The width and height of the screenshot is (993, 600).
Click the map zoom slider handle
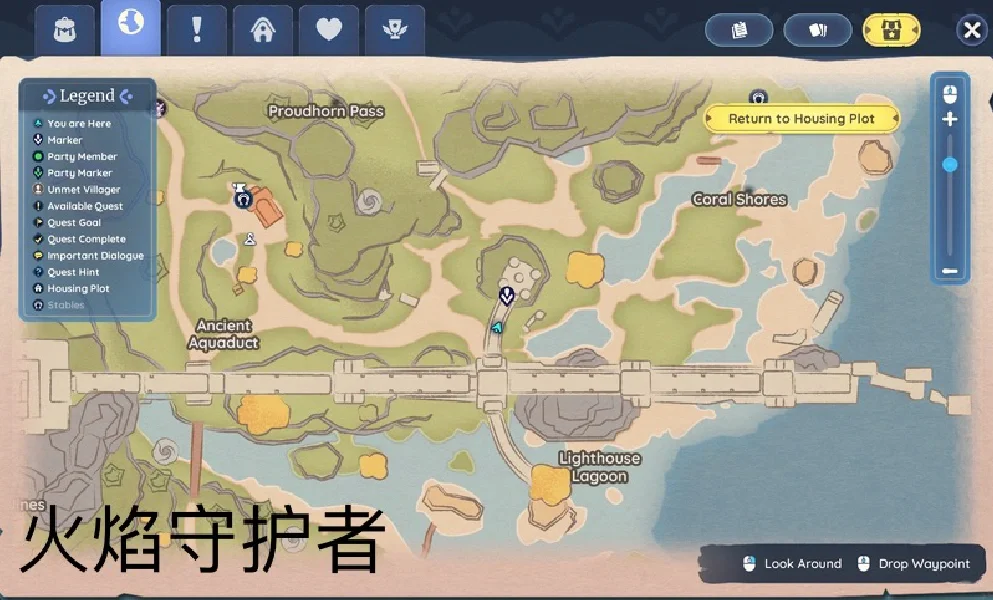pyautogui.click(x=949, y=164)
